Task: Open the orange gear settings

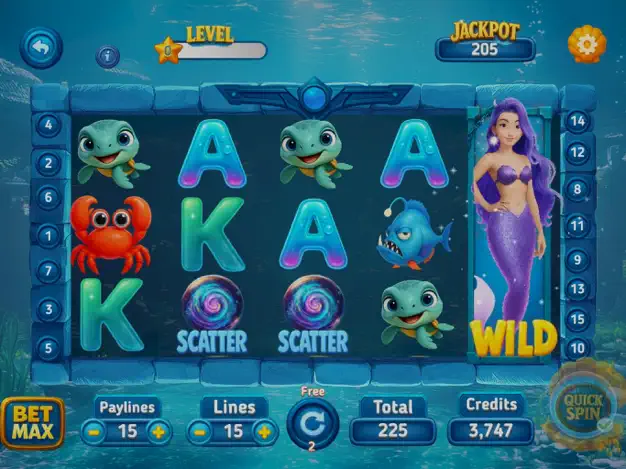Action: click(586, 43)
